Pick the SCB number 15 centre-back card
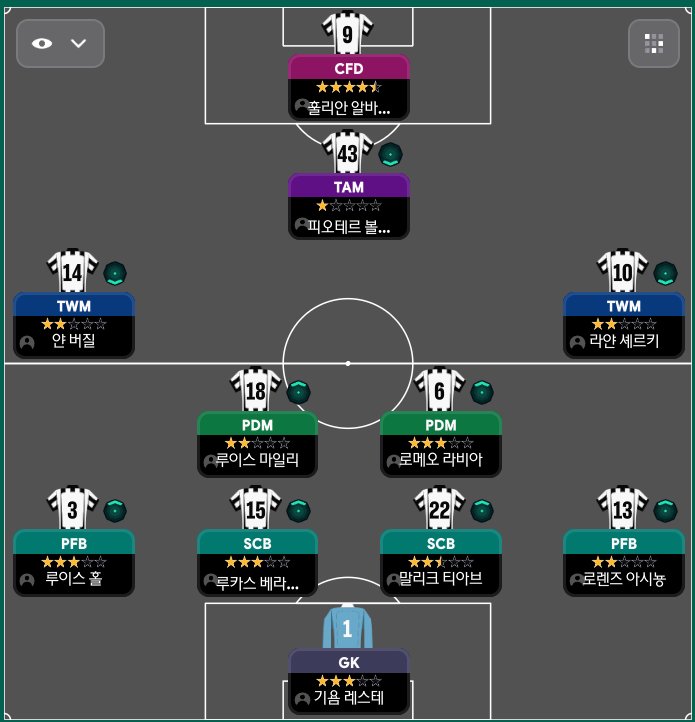Screen dimensions: 695x722 tap(257, 561)
